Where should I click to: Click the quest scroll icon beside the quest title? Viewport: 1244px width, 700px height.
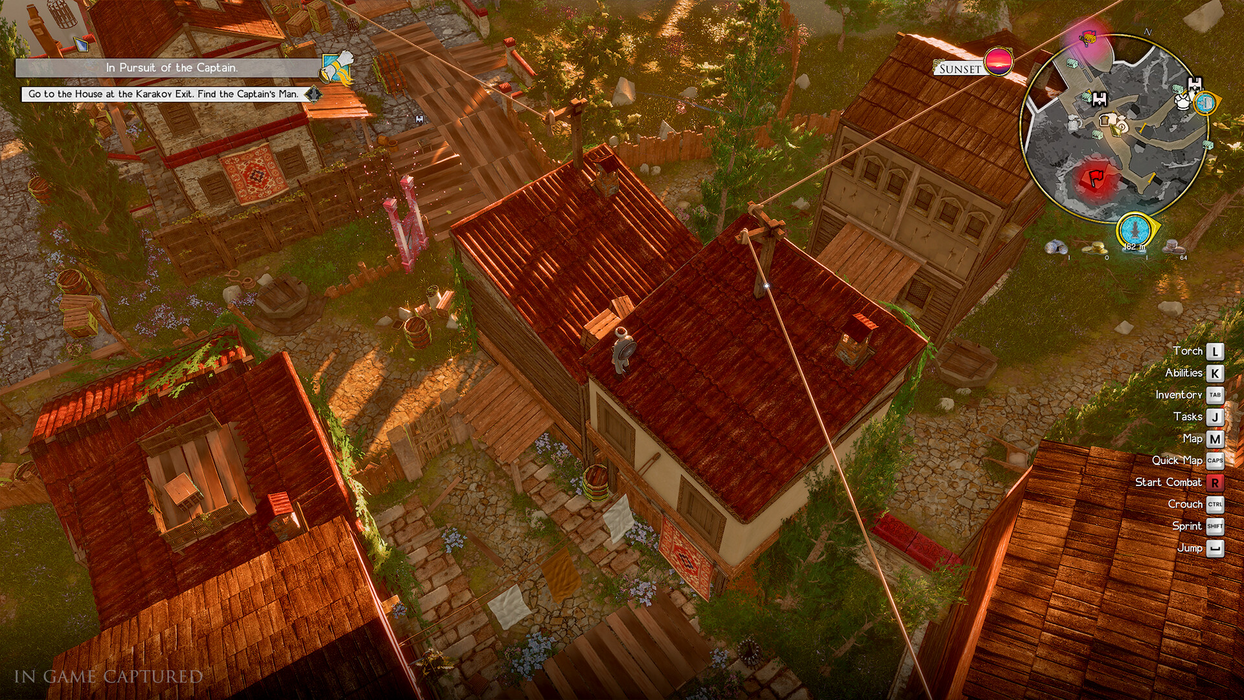click(x=337, y=67)
